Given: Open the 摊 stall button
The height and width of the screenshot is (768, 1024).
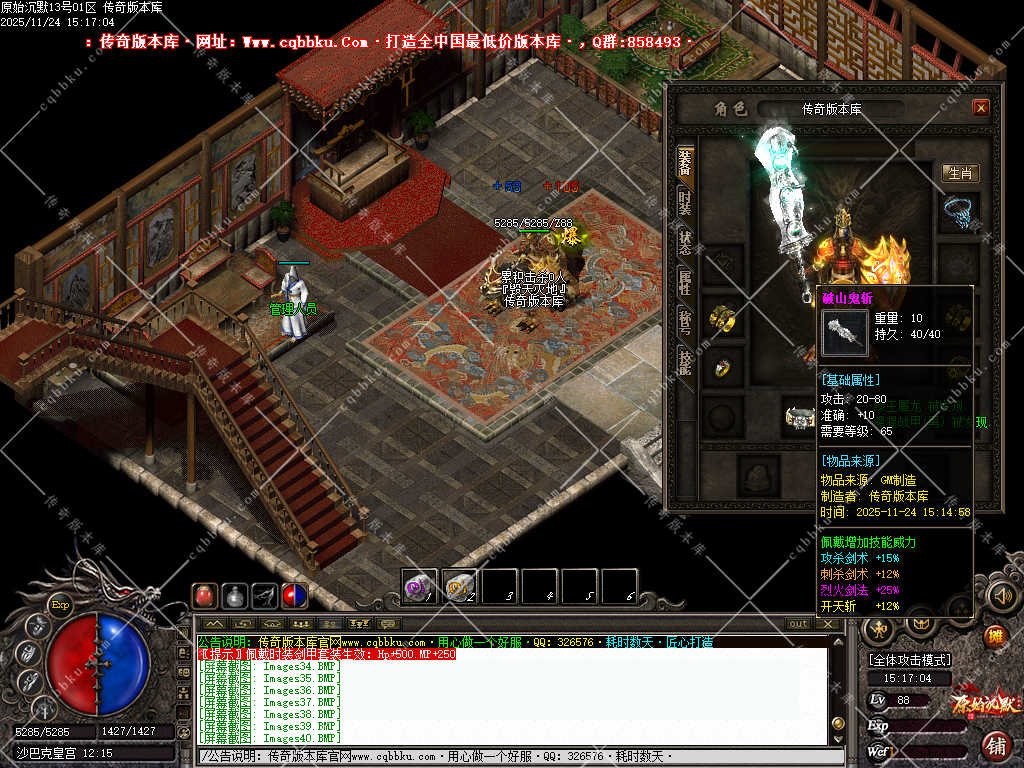Looking at the screenshot, I should tap(994, 636).
